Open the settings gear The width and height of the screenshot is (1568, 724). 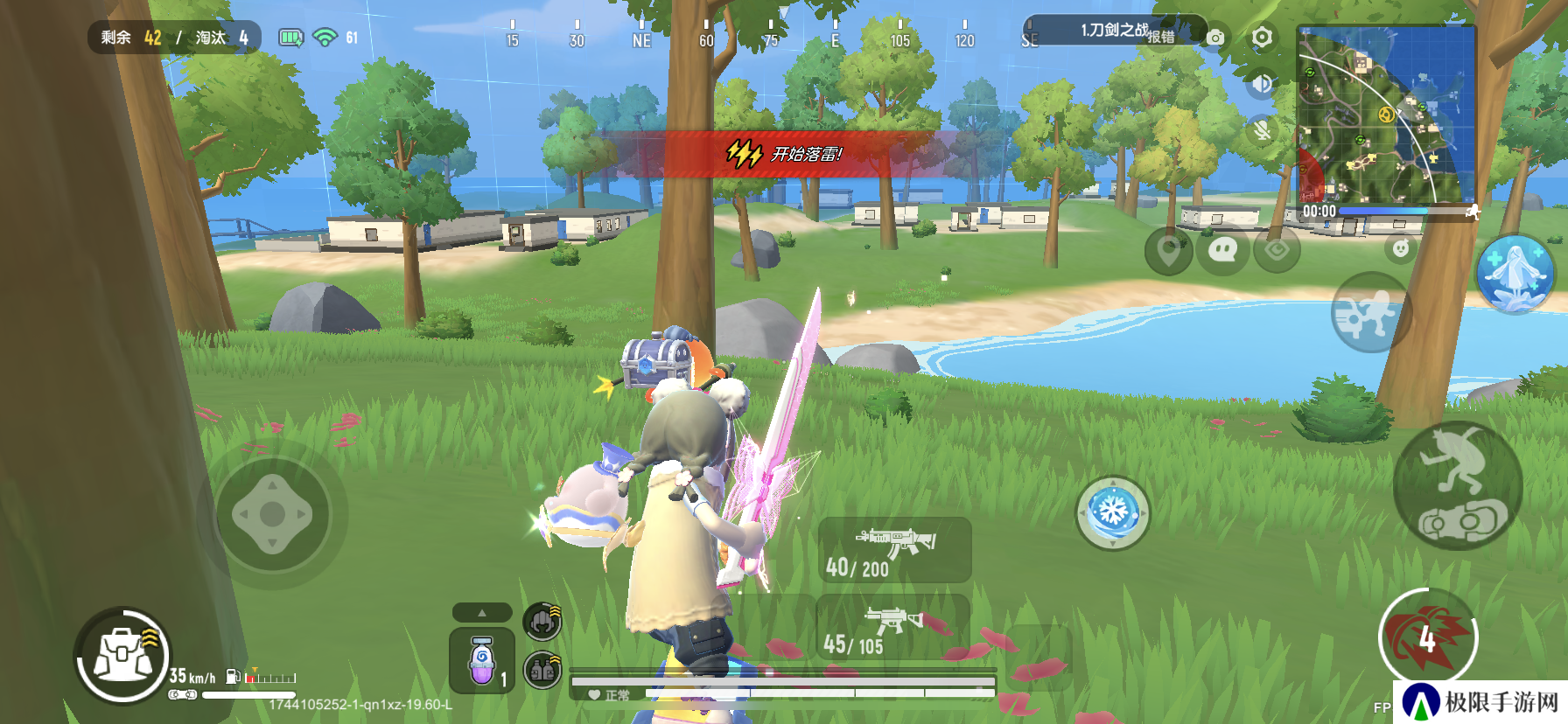click(x=1261, y=38)
